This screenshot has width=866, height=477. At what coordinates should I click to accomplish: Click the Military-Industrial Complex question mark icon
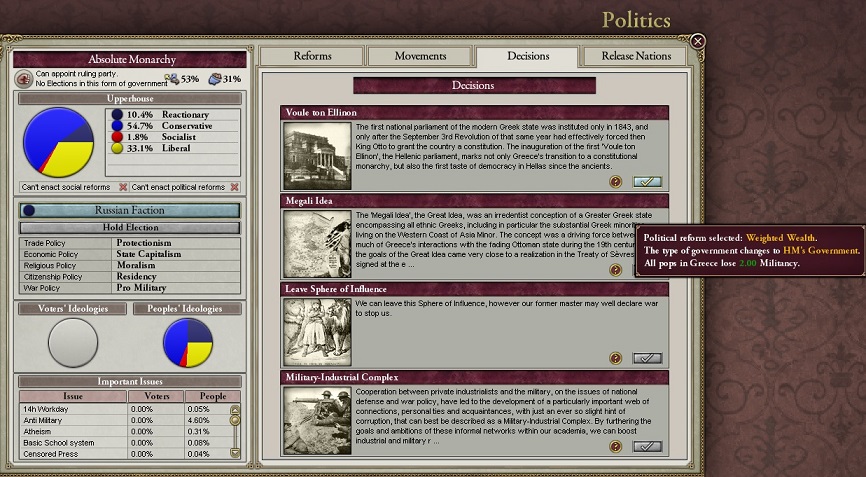click(616, 446)
